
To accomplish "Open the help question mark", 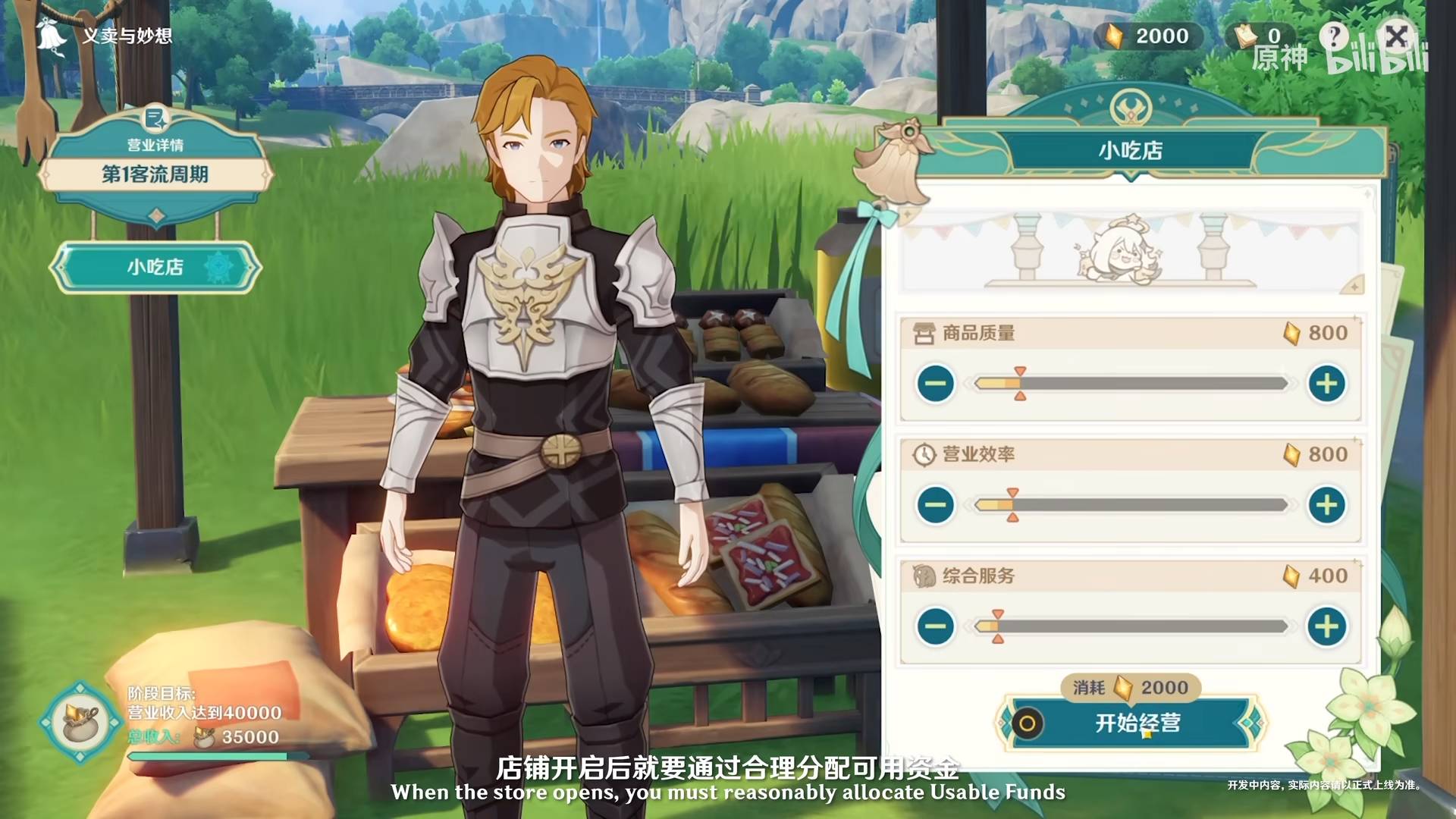I will tap(1334, 36).
